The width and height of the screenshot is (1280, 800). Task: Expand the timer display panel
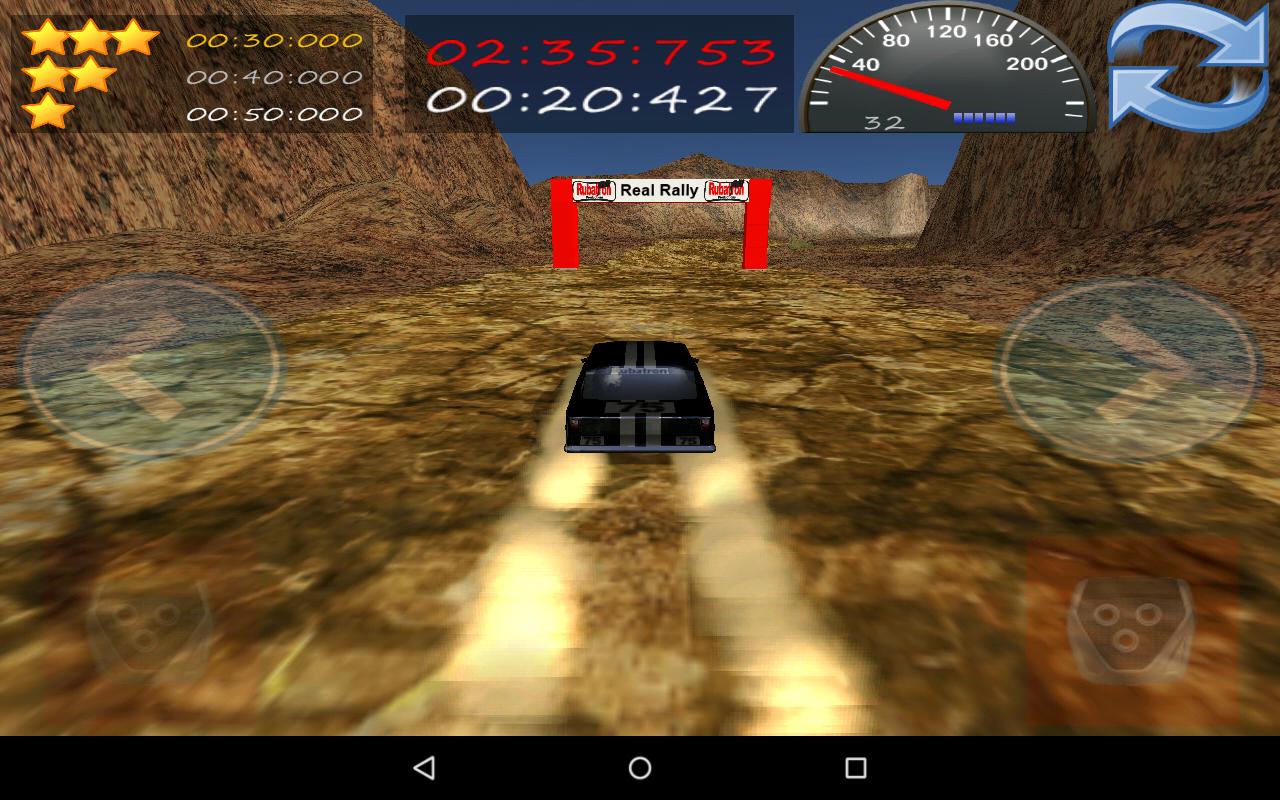(x=595, y=72)
